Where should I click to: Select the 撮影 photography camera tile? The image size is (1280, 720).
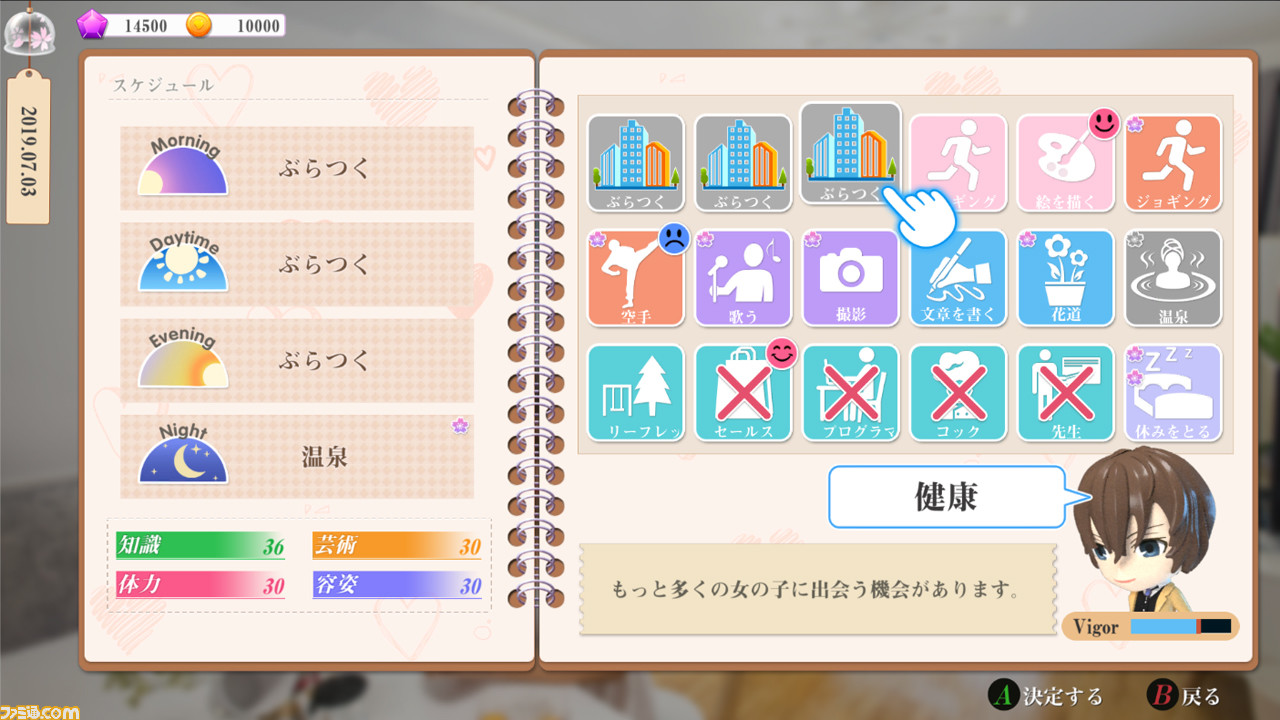coord(850,280)
